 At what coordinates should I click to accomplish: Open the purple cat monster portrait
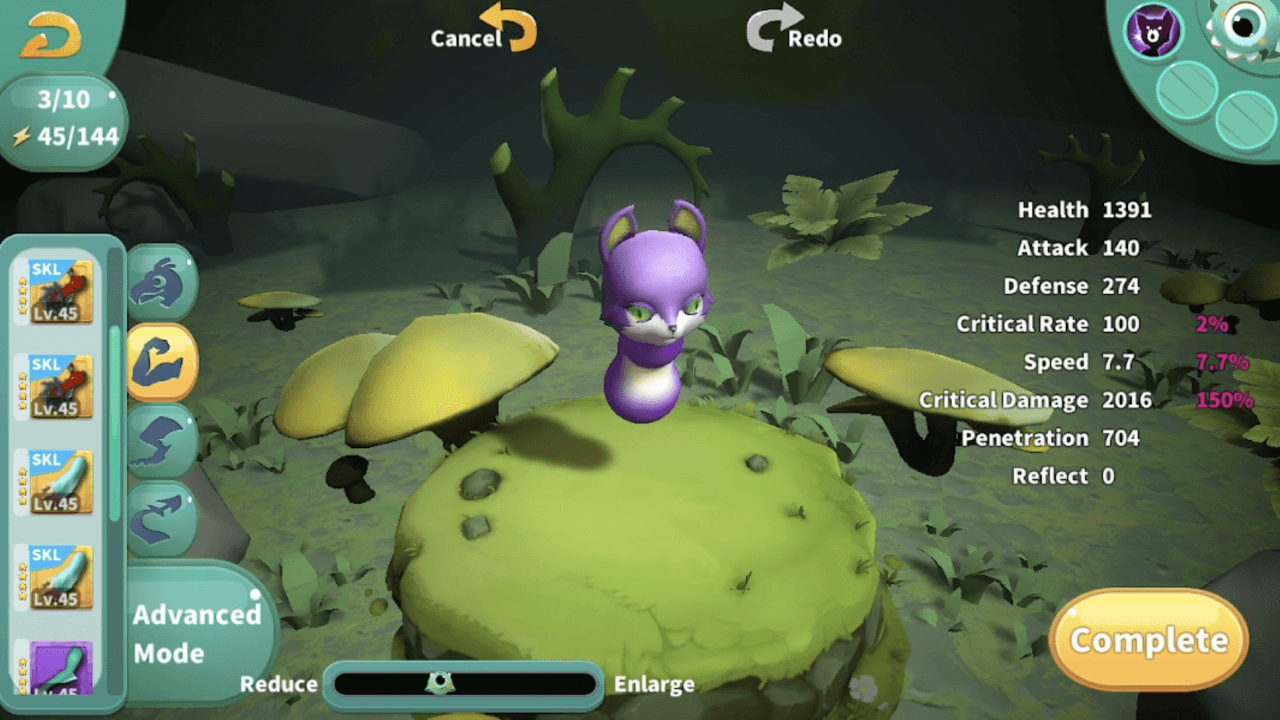[1152, 32]
